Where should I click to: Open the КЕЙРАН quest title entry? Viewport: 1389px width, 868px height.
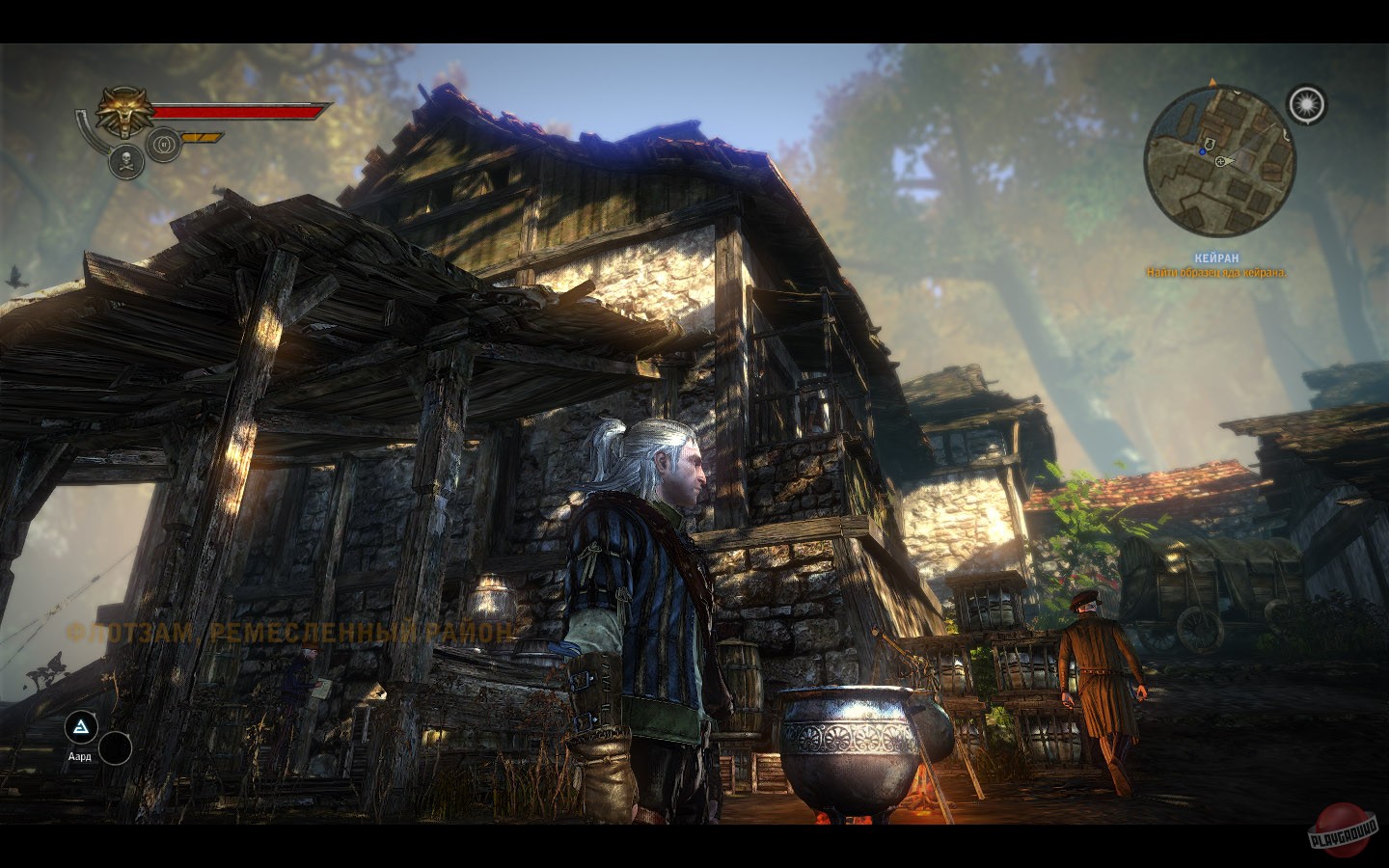coord(1217,258)
